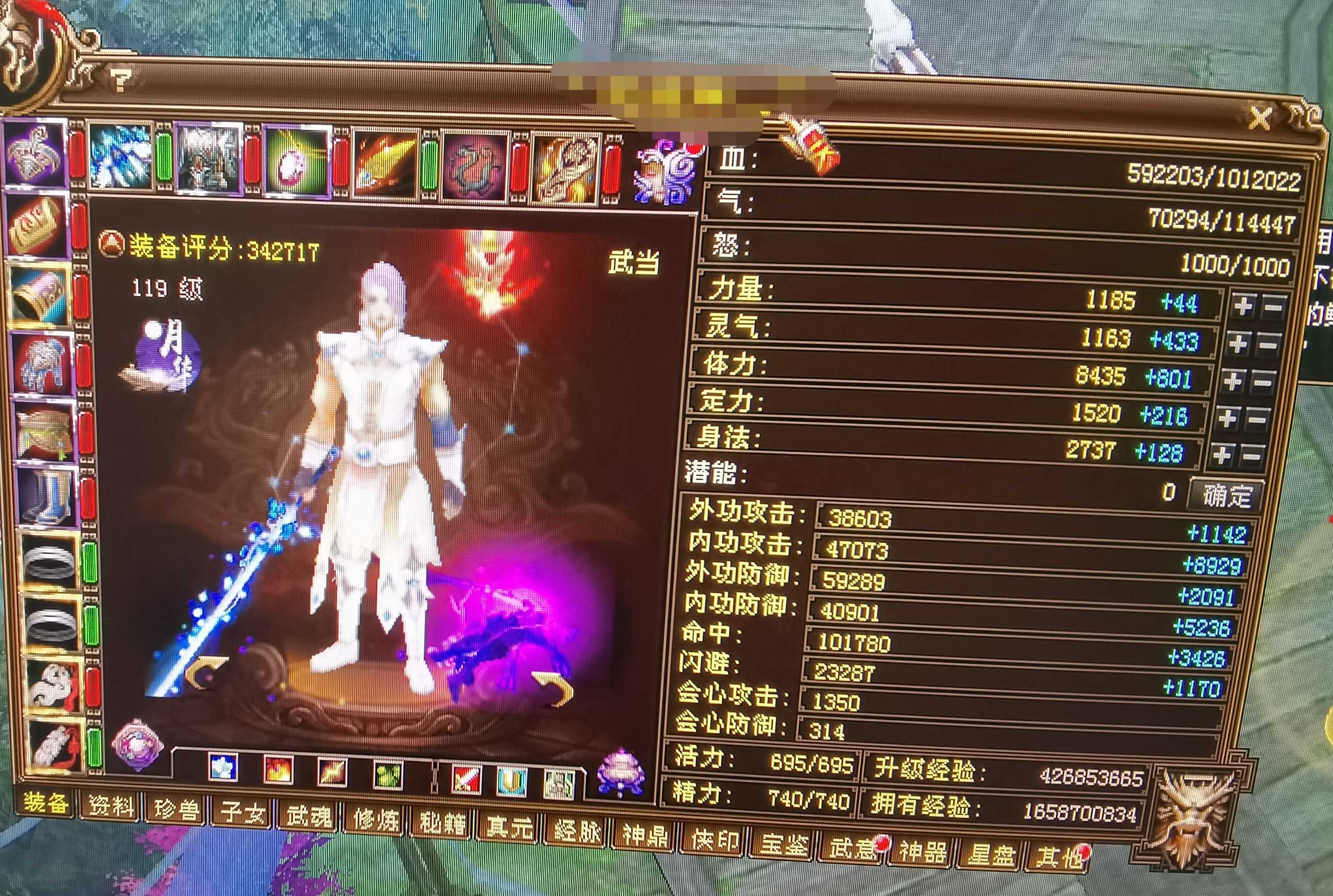1333x896 pixels.
Task: Confirm attribute points with 确定
Action: 1226,495
